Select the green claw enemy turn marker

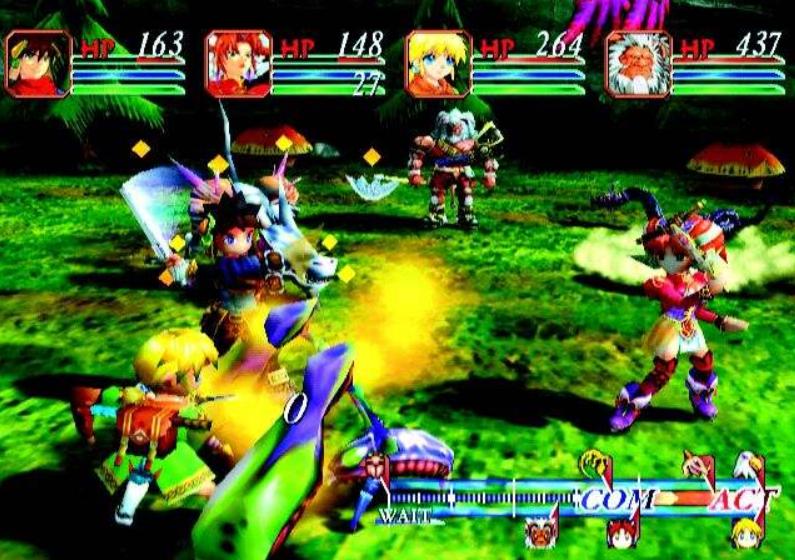[596, 463]
